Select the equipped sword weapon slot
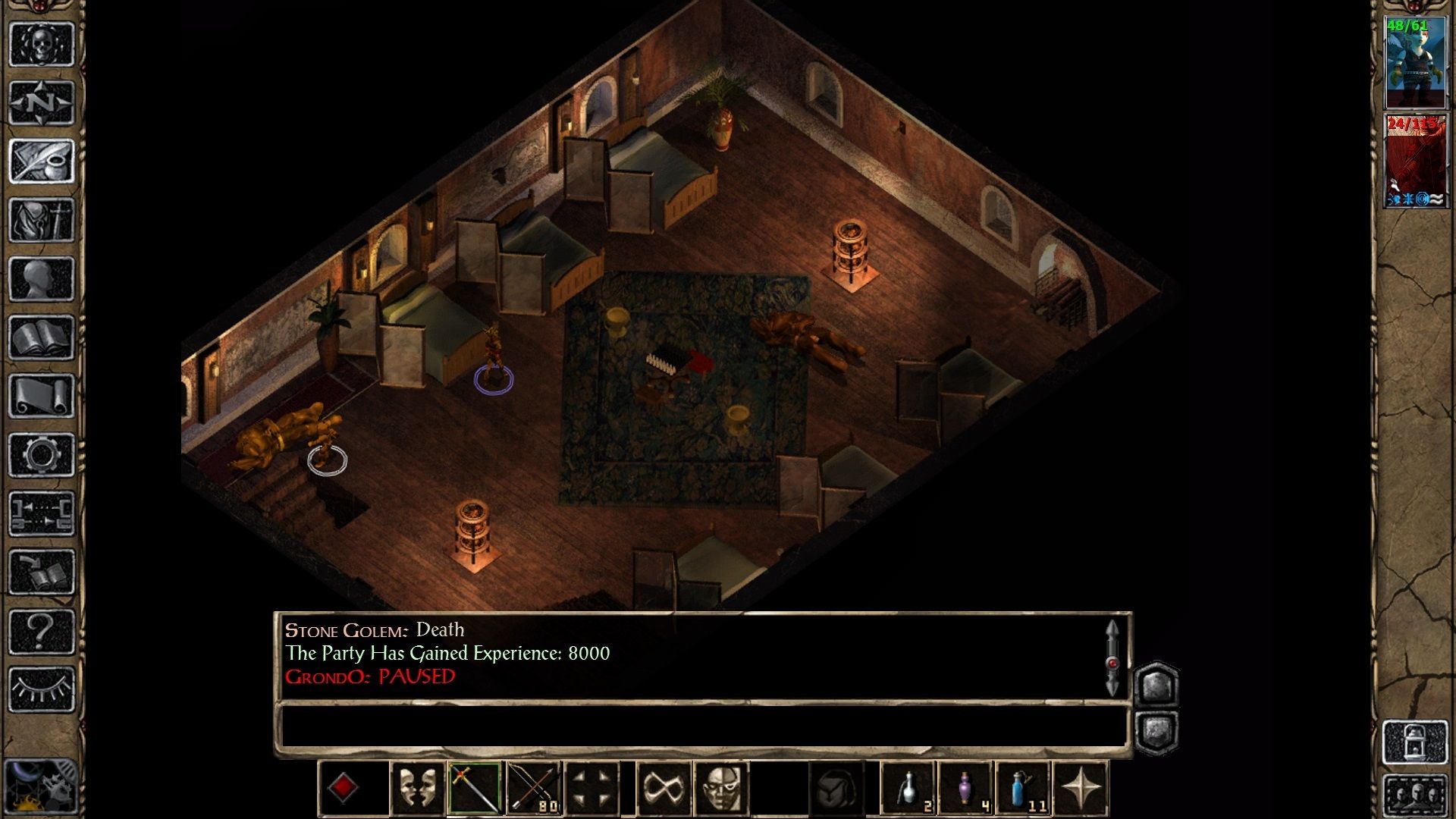The width and height of the screenshot is (1456, 819). pyautogui.click(x=475, y=789)
